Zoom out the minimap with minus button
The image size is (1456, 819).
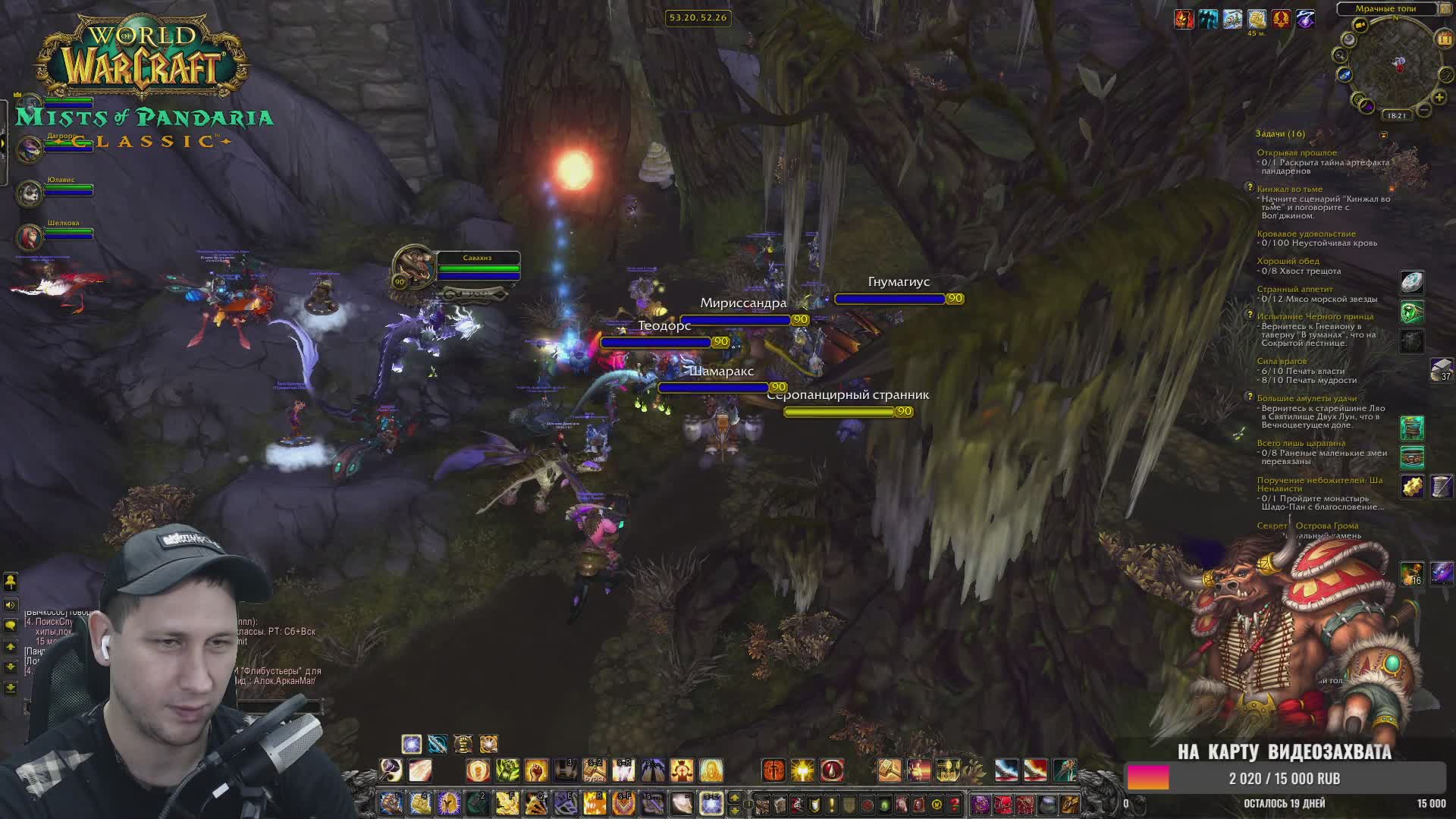[1424, 111]
